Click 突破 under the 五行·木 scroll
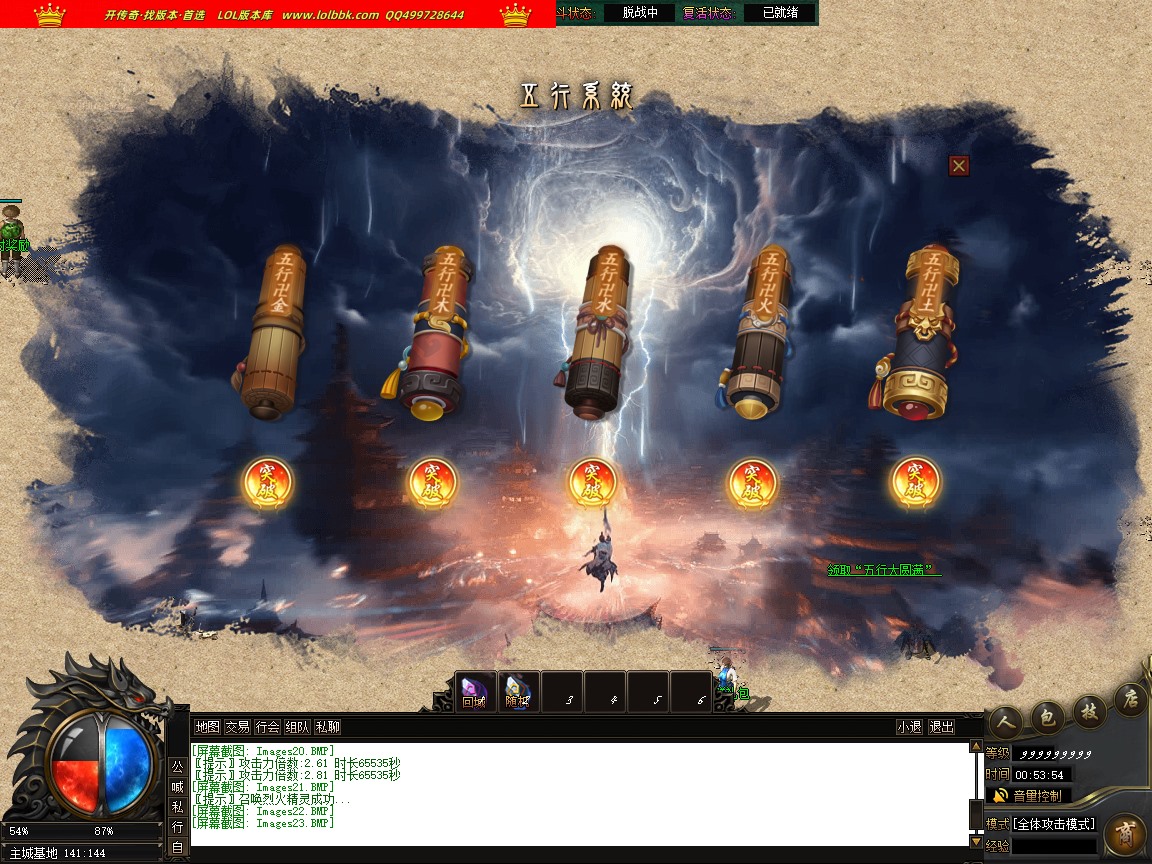Screen dimensions: 1152x864 432,484
